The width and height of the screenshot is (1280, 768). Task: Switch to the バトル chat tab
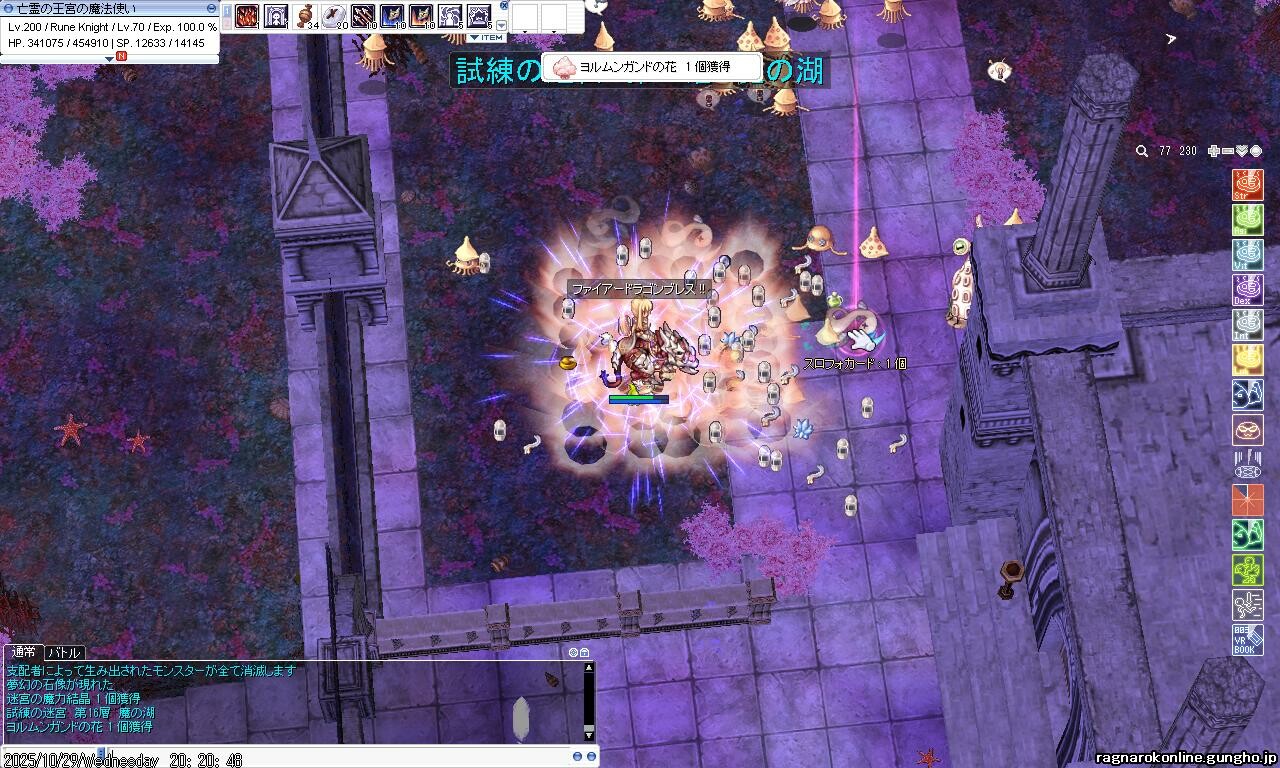(64, 653)
